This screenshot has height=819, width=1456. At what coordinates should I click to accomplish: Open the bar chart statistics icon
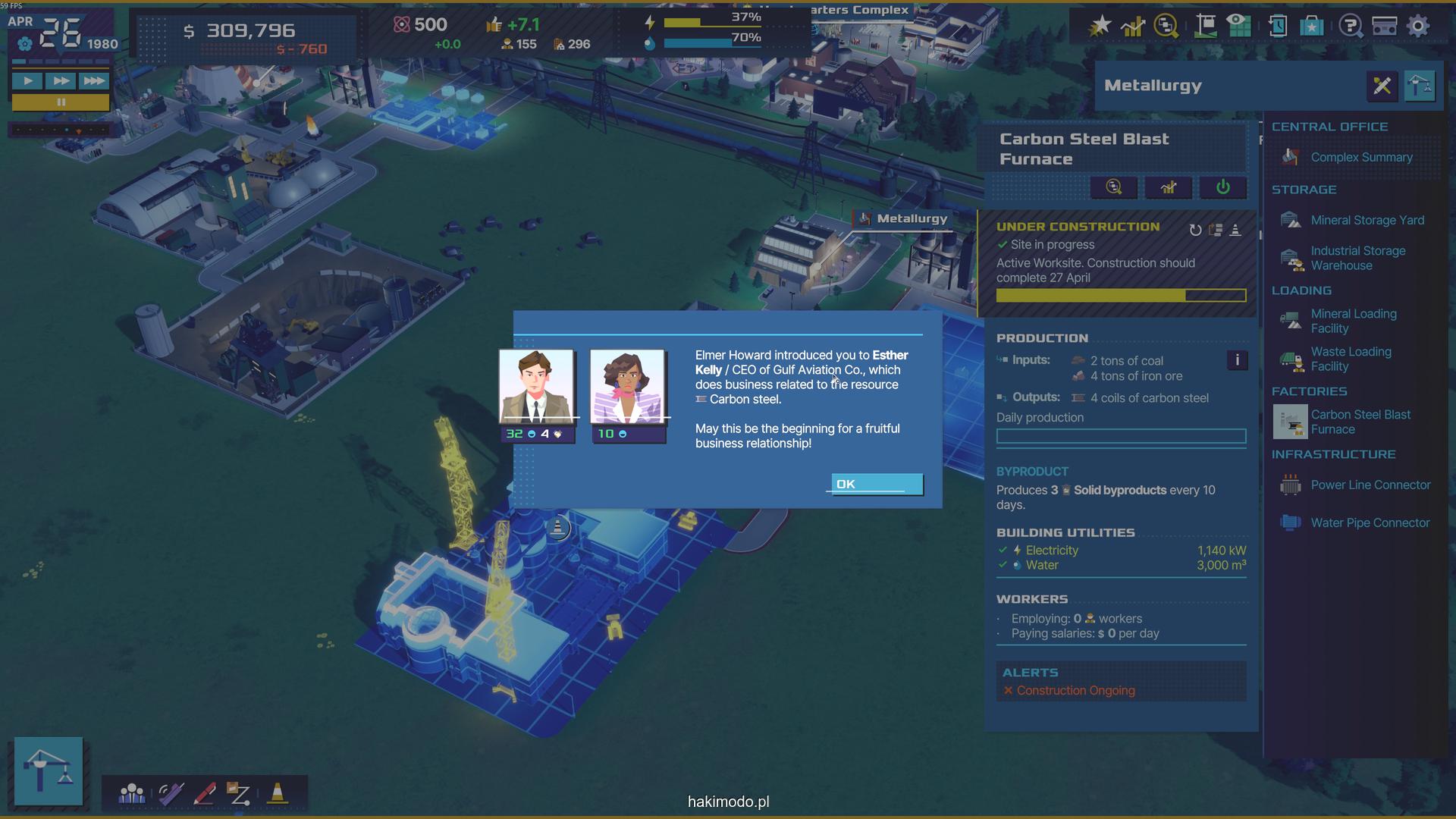click(x=1132, y=26)
